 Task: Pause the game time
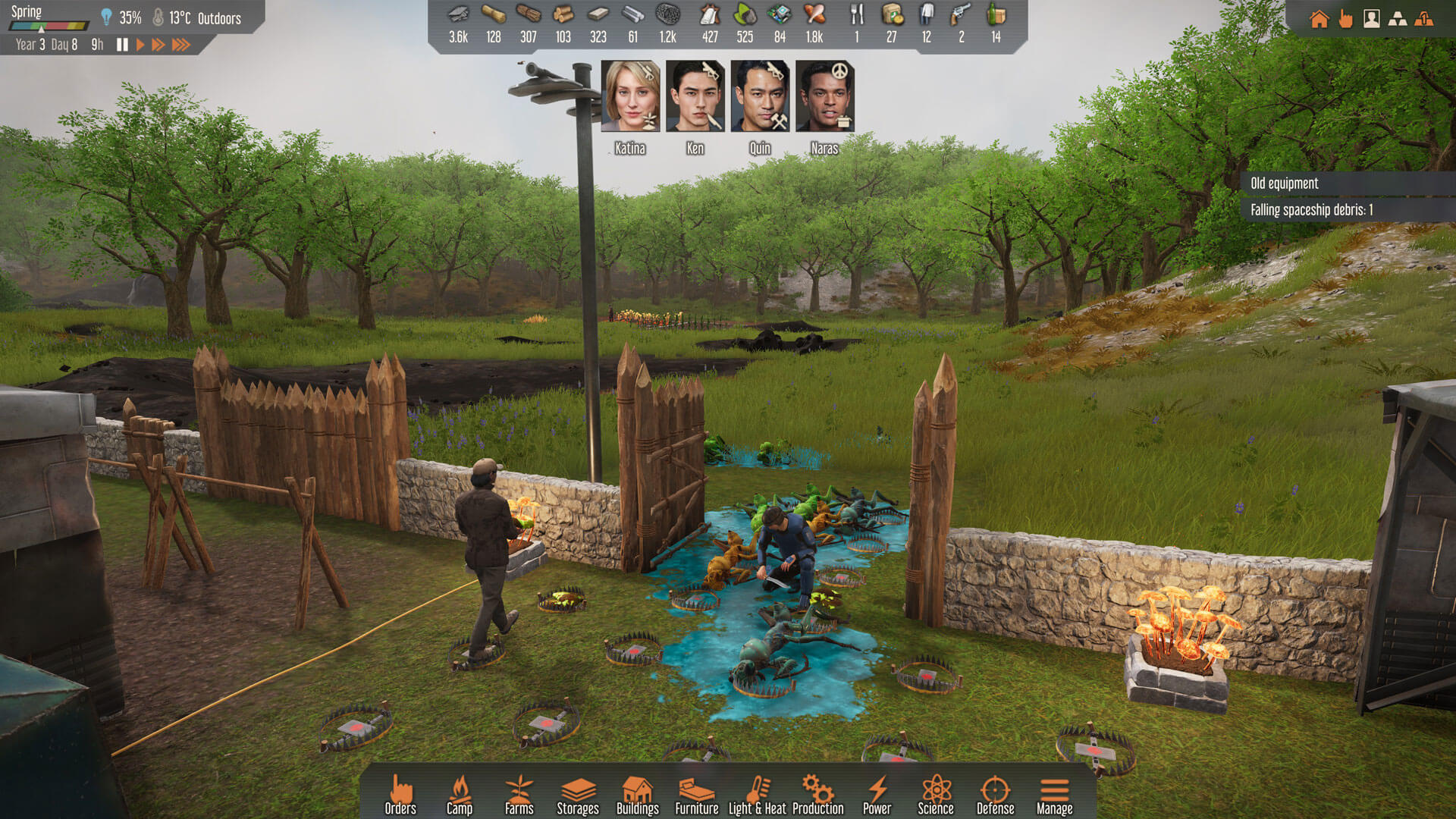tap(122, 45)
